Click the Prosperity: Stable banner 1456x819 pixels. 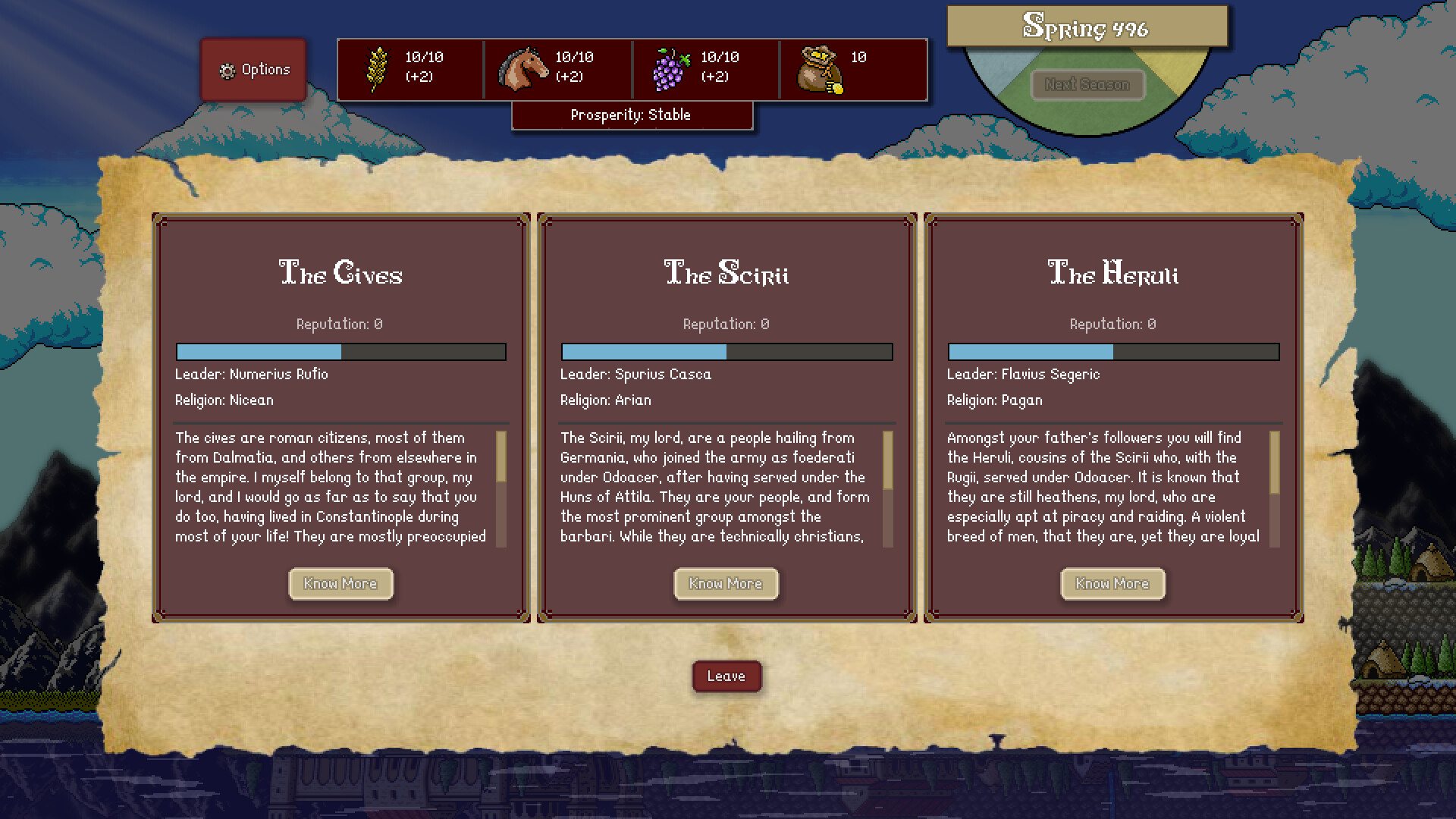click(x=632, y=115)
